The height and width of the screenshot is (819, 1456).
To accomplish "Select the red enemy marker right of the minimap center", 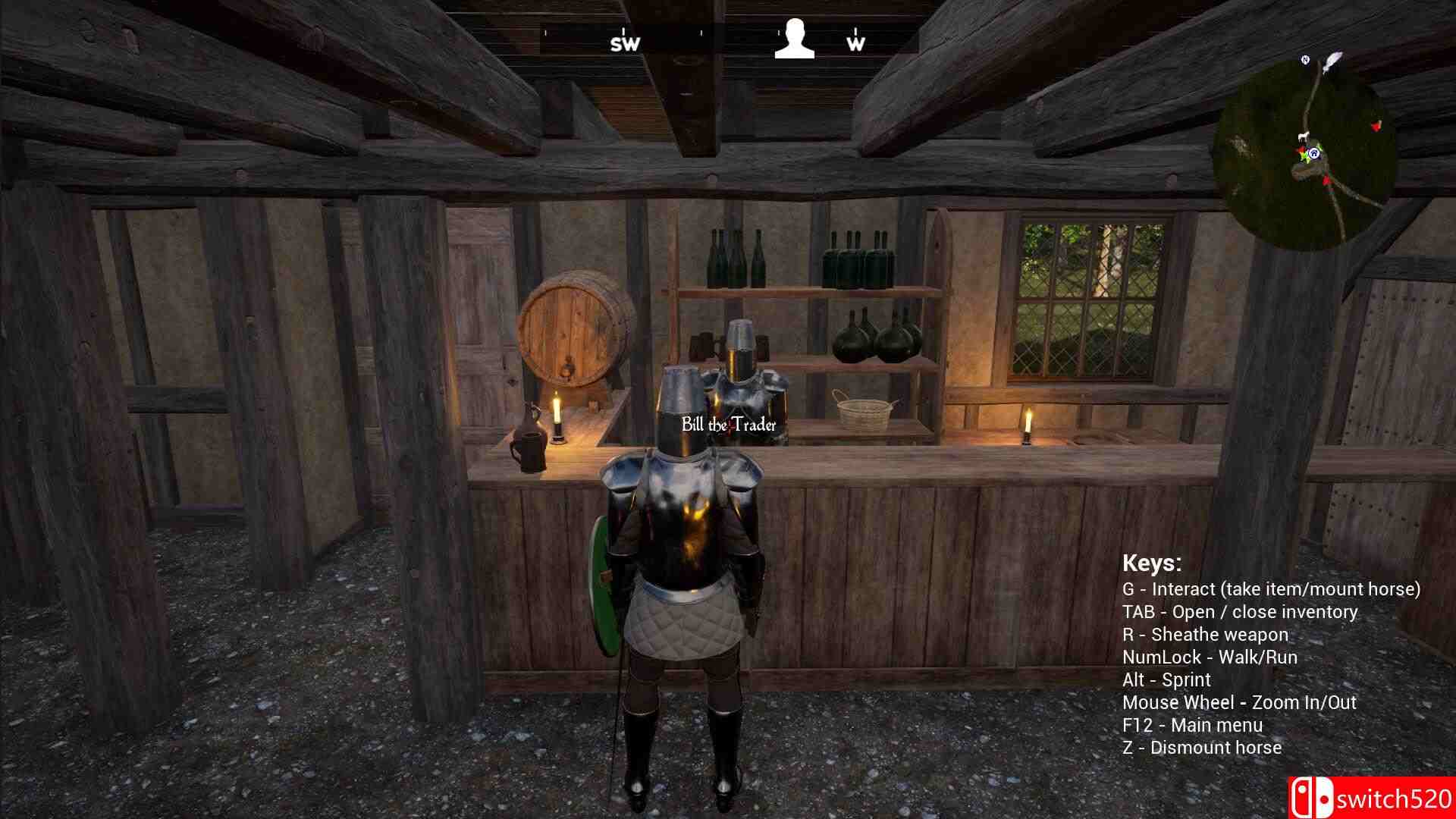I will click(x=1376, y=127).
